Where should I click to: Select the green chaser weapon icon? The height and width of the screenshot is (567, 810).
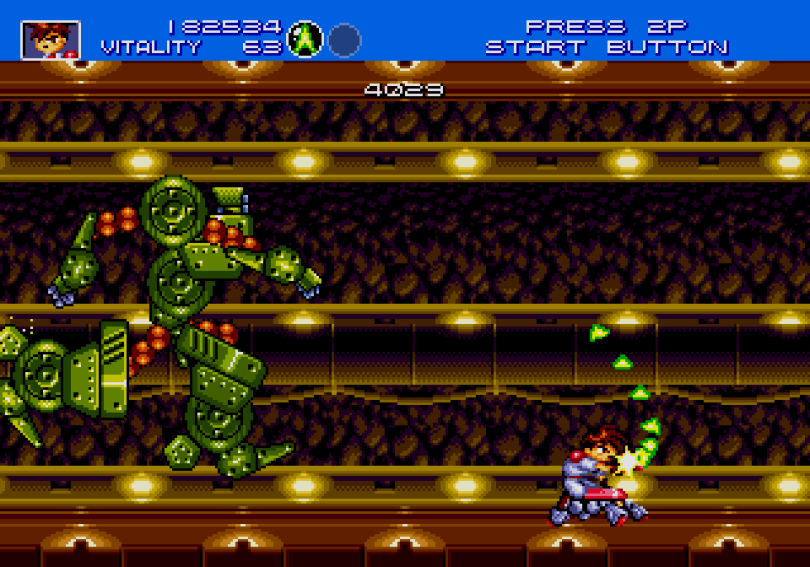click(305, 40)
